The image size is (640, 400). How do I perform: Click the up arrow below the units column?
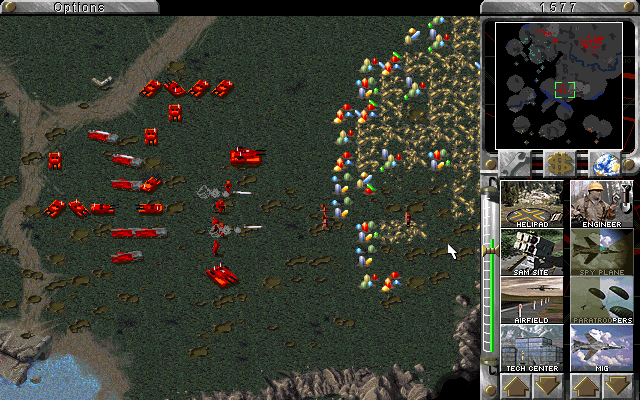click(587, 386)
